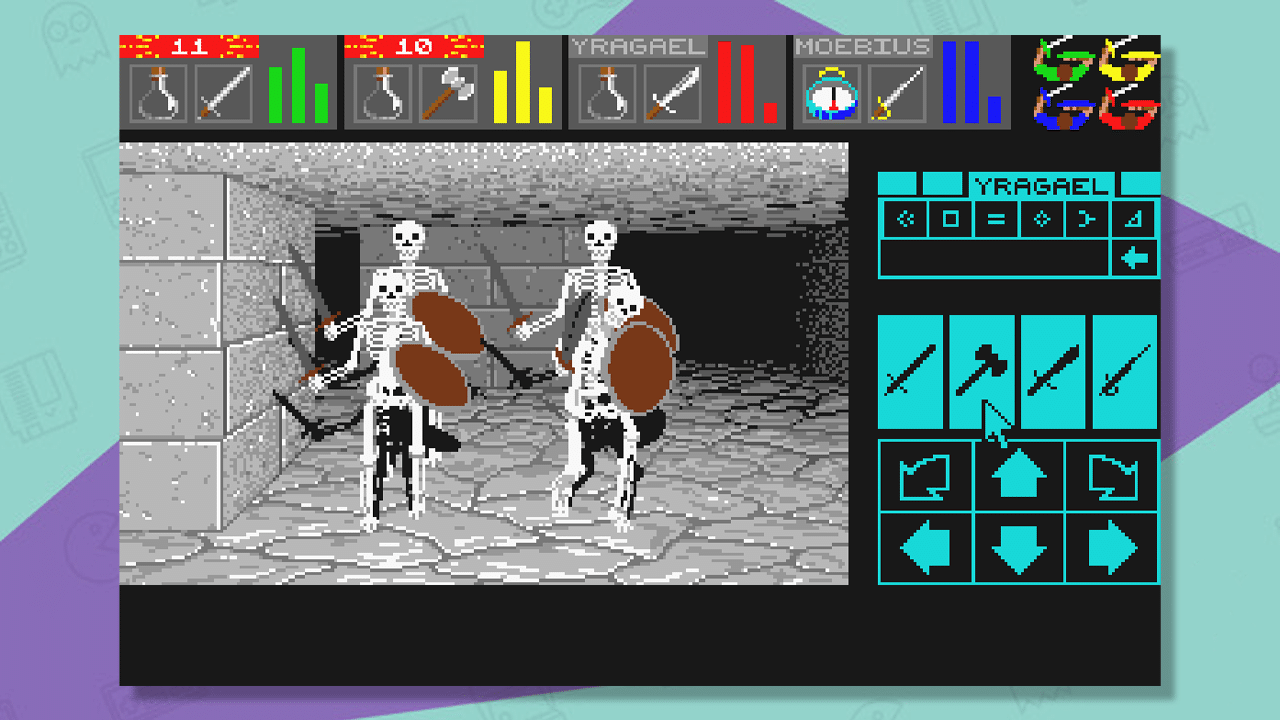This screenshot has width=1280, height=720.
Task: Select the dagger attack icon
Action: 1052,370
